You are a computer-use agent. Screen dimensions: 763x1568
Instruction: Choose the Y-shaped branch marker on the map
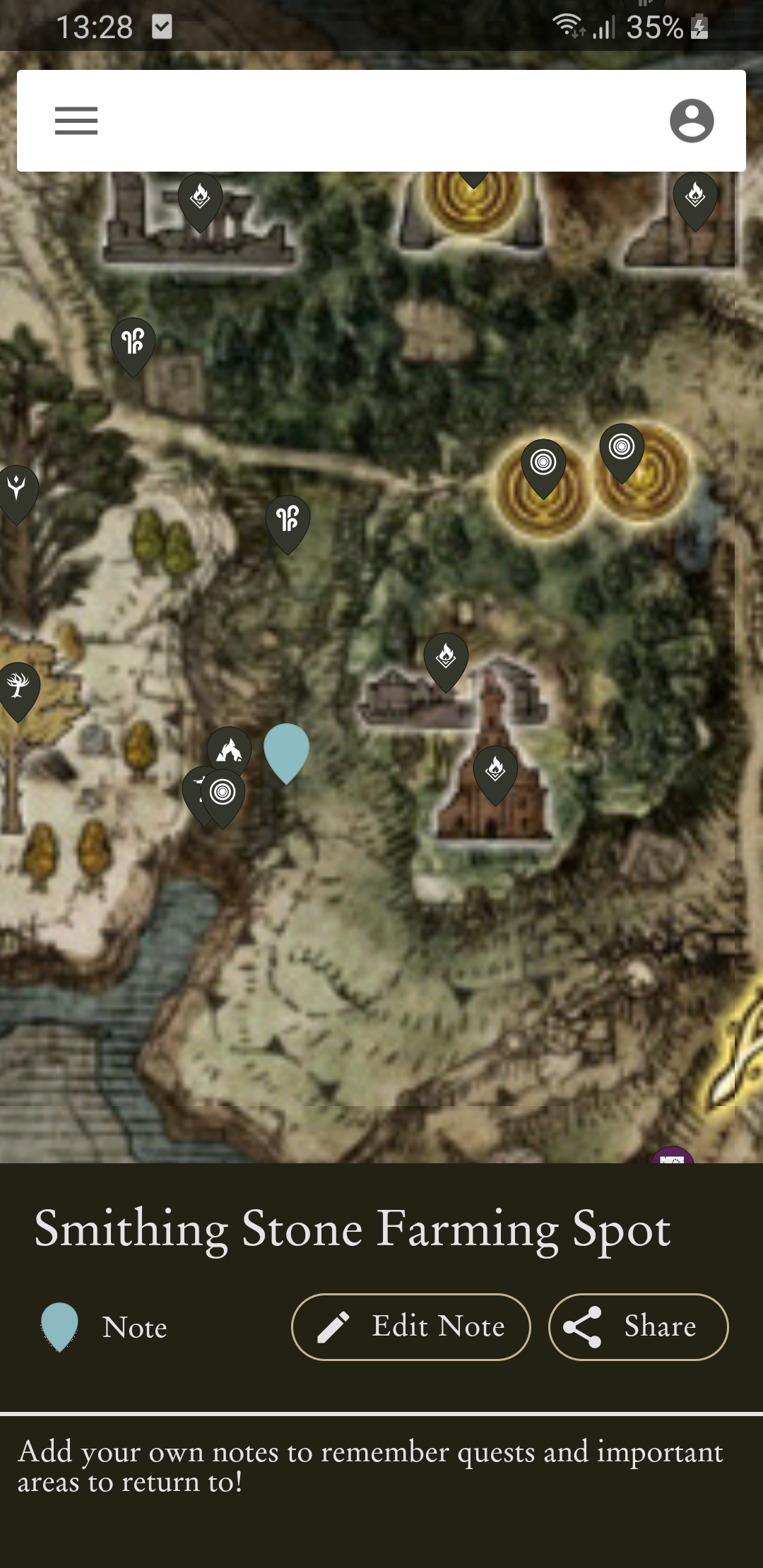point(16,488)
